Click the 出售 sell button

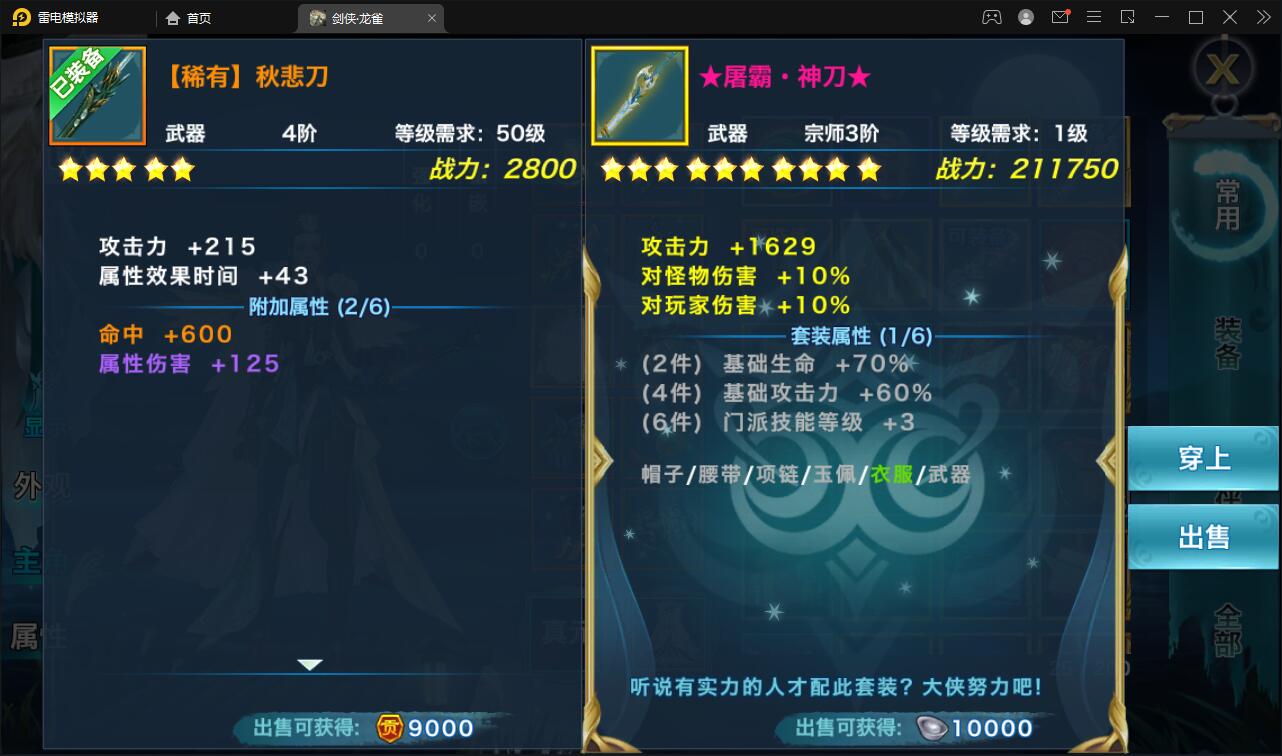[1203, 536]
